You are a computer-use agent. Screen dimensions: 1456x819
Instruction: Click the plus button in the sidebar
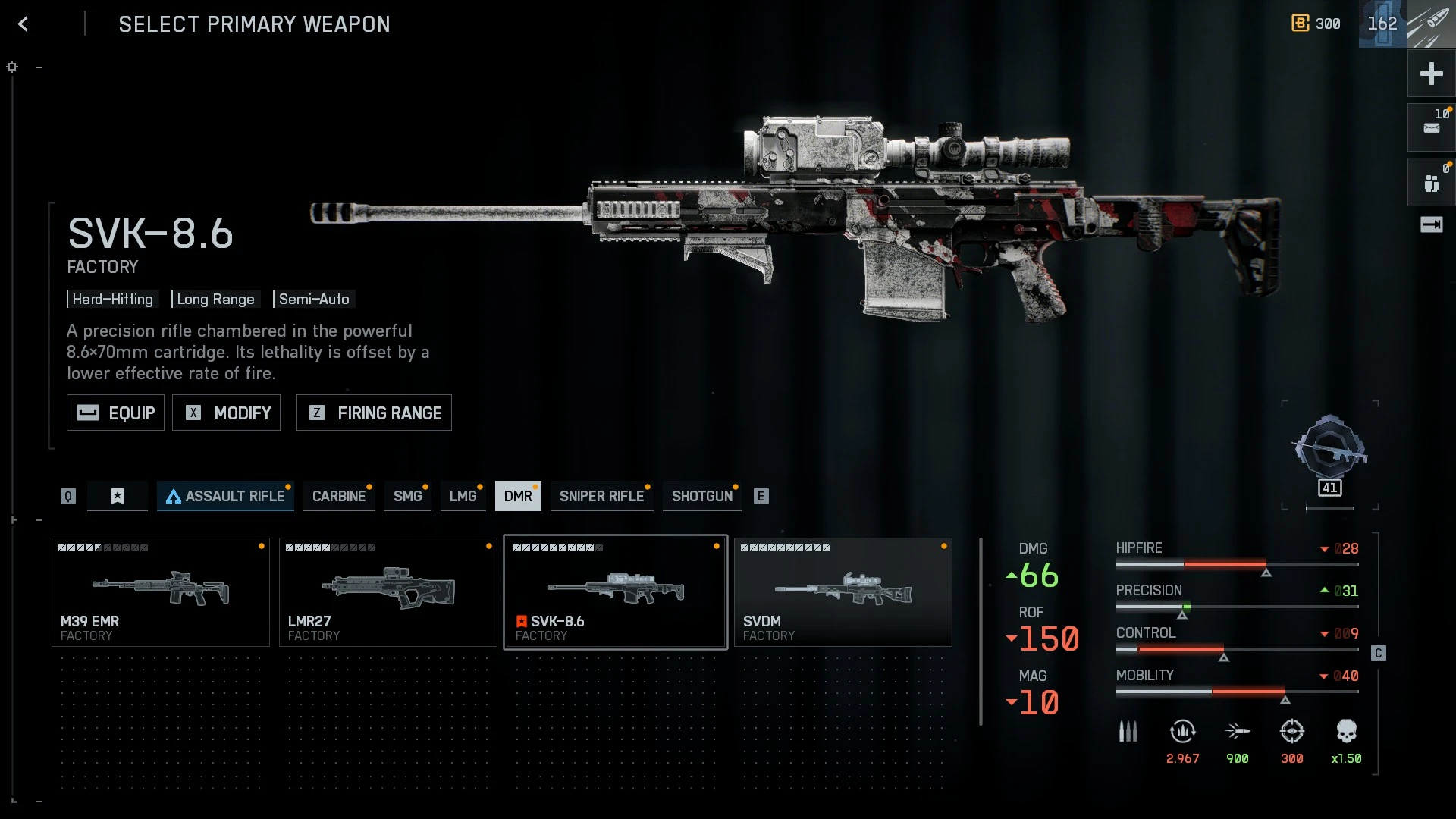1431,74
